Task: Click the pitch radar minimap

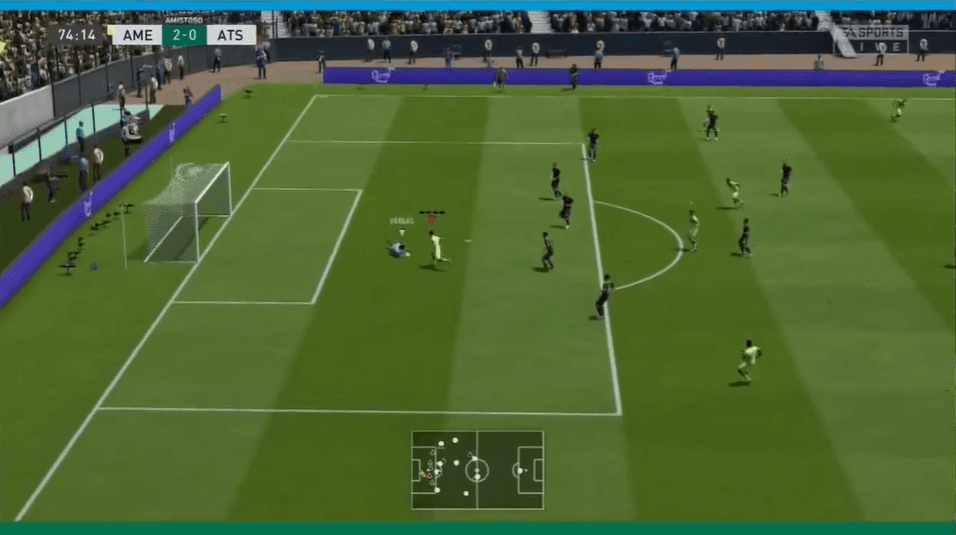Action: click(477, 470)
